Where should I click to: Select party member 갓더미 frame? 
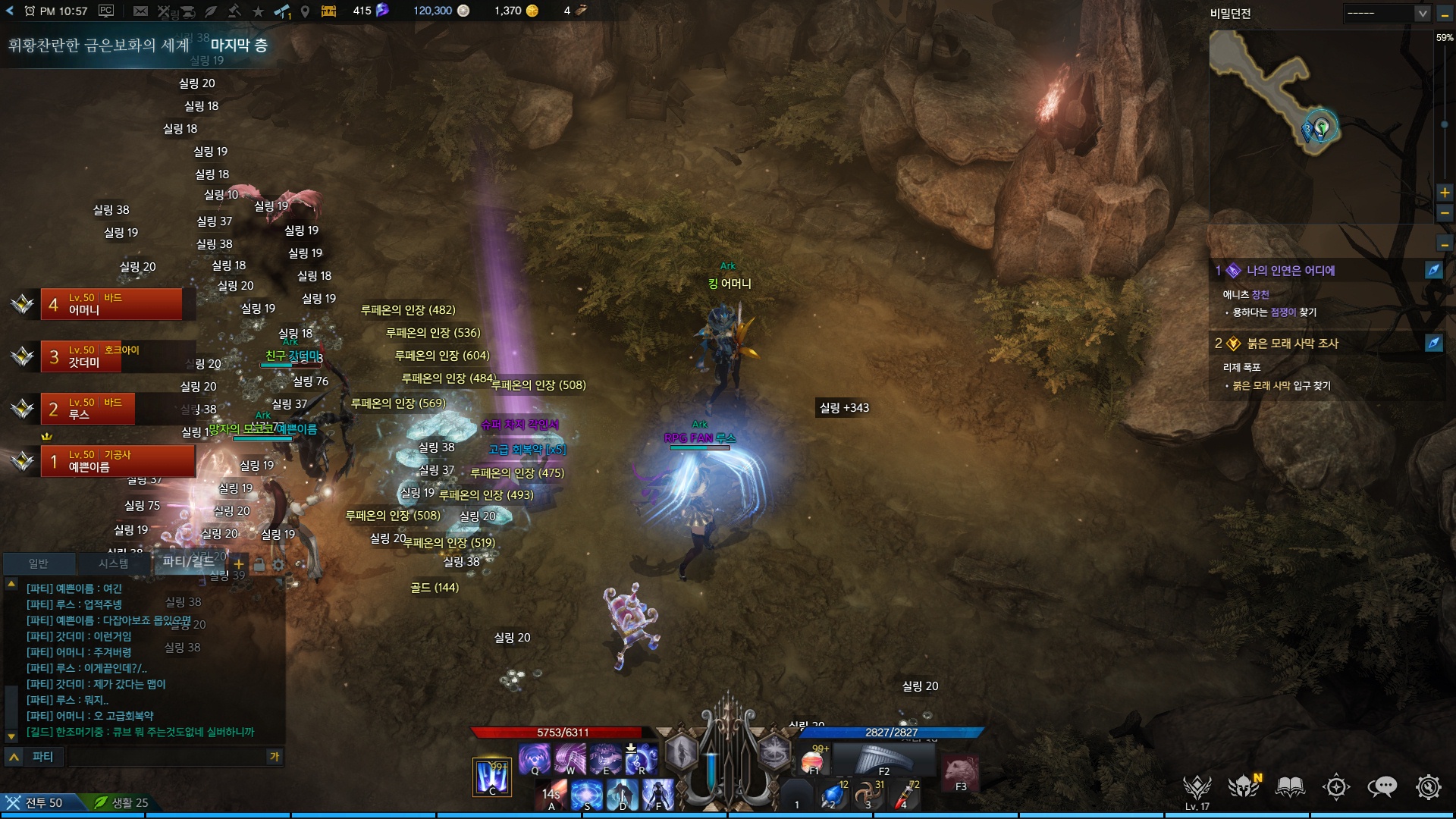(111, 356)
